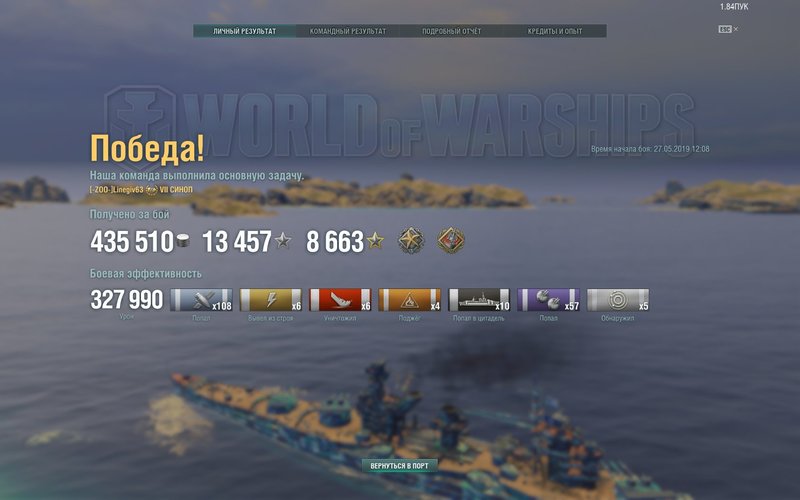The height and width of the screenshot is (500, 800).
Task: Close the results screen with the X
Action: (736, 29)
